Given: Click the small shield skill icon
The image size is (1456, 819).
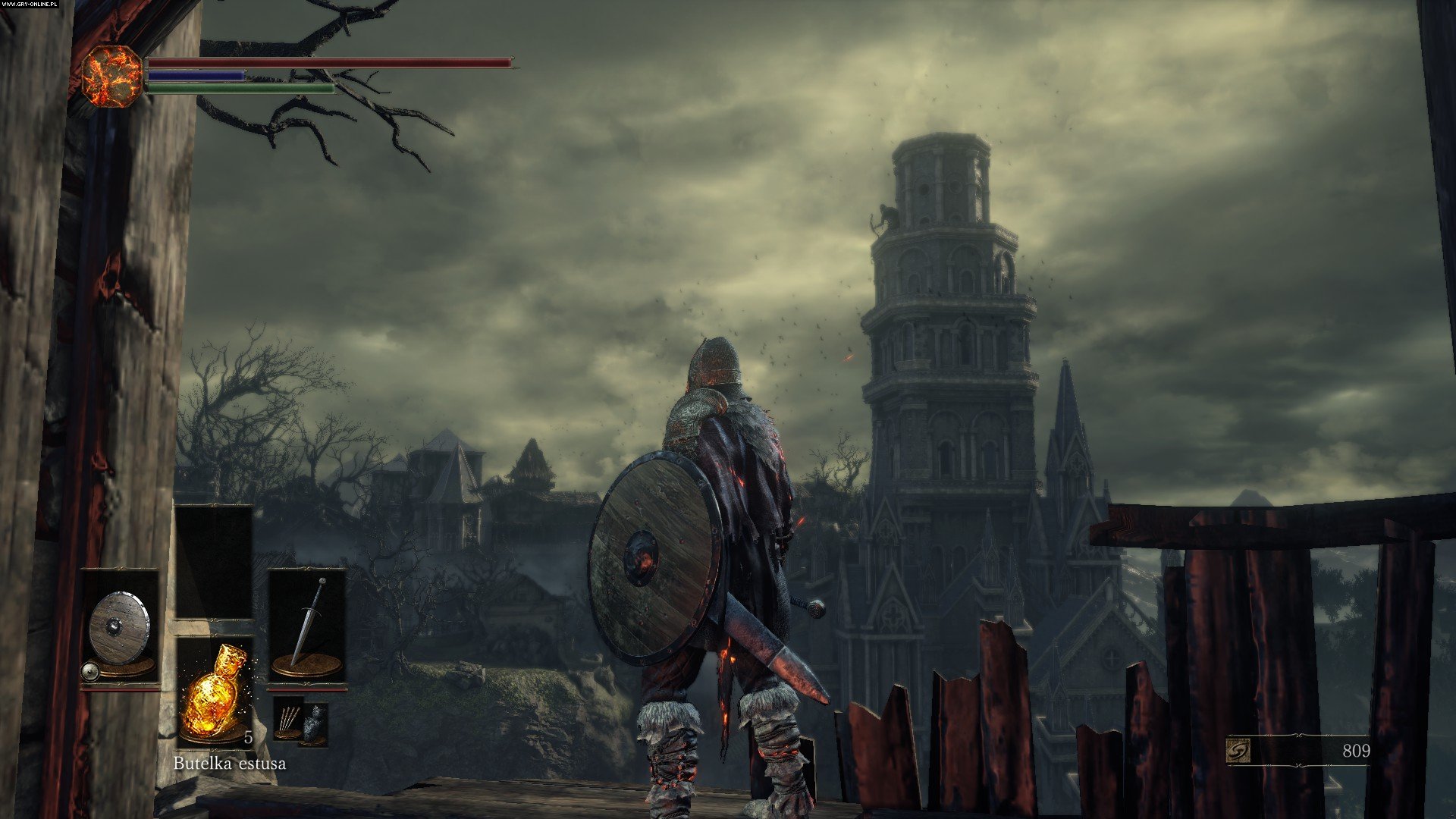Looking at the screenshot, I should tap(90, 671).
